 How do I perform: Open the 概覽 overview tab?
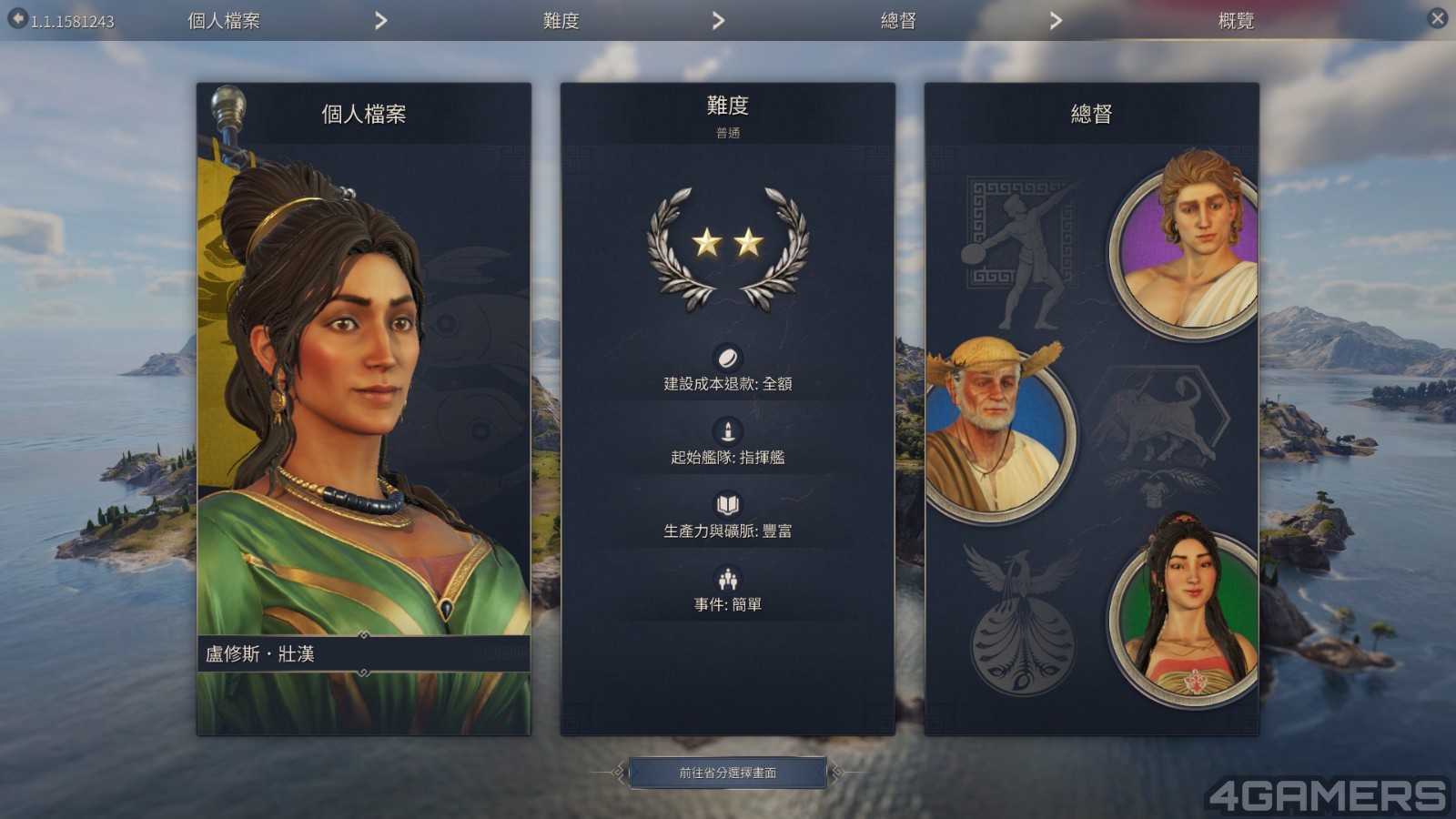pyautogui.click(x=1236, y=21)
